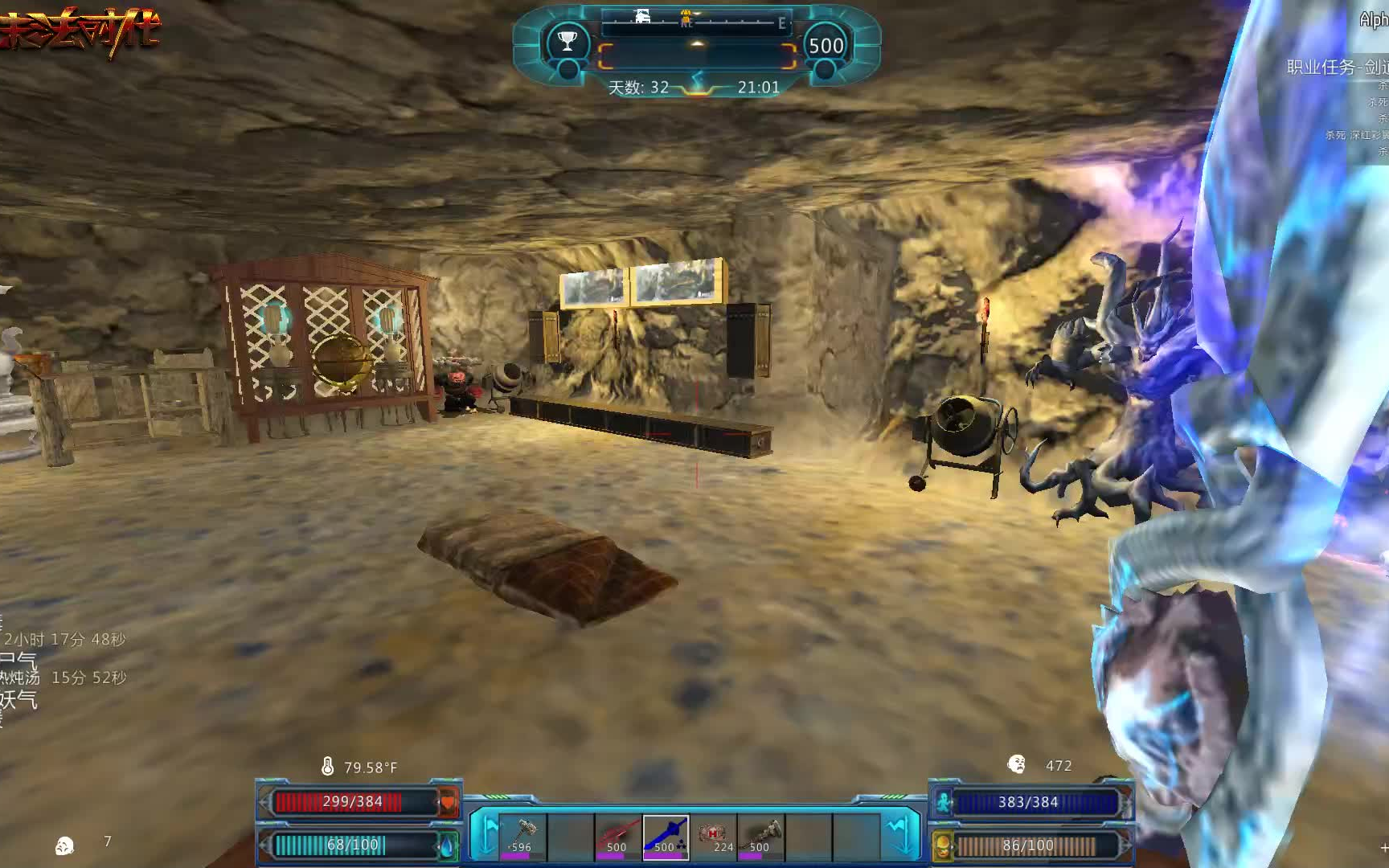The height and width of the screenshot is (868, 1389).
Task: Select the red rifle hotbar slot
Action: pyautogui.click(x=617, y=836)
